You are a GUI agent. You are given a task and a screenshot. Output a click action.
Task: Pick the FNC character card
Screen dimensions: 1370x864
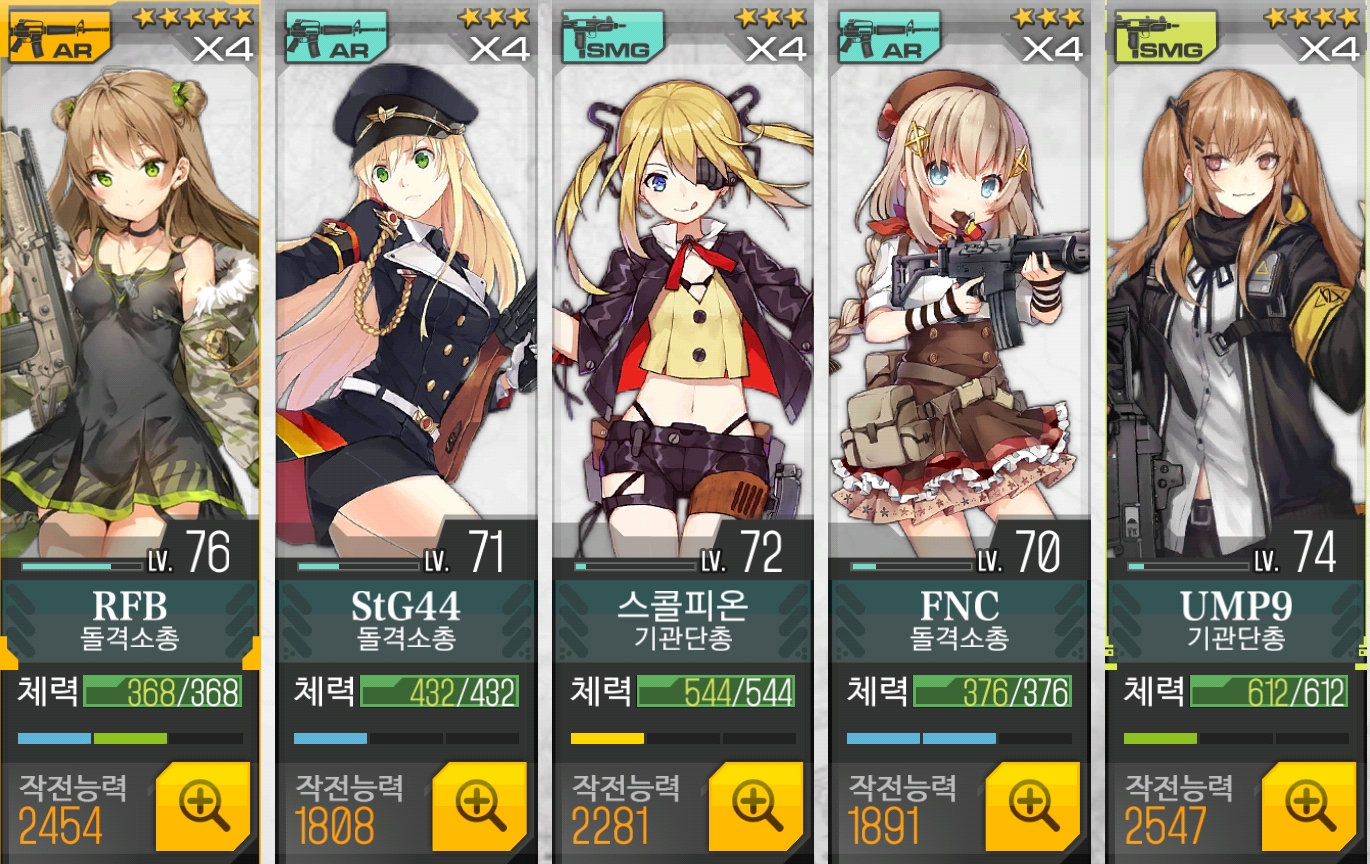(959, 300)
